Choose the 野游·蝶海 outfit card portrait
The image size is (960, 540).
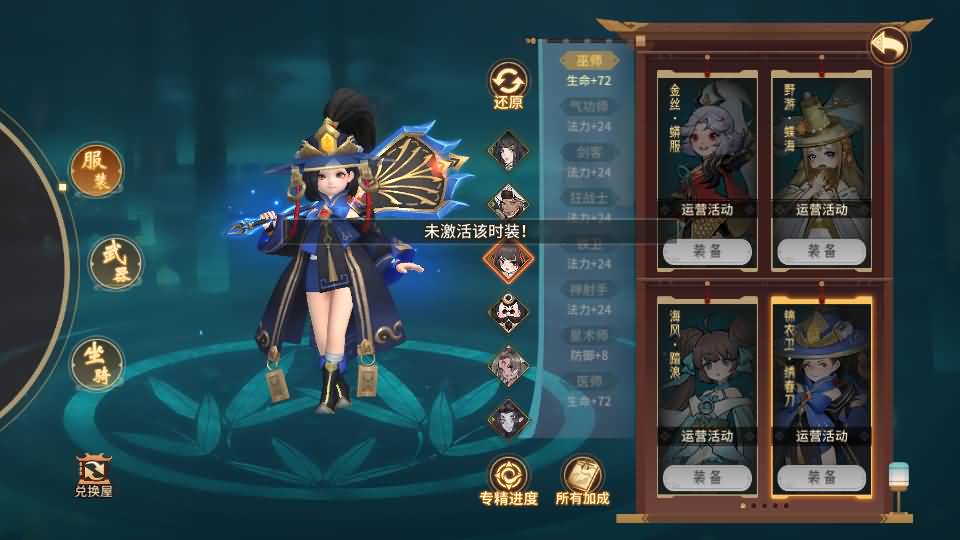(x=821, y=140)
